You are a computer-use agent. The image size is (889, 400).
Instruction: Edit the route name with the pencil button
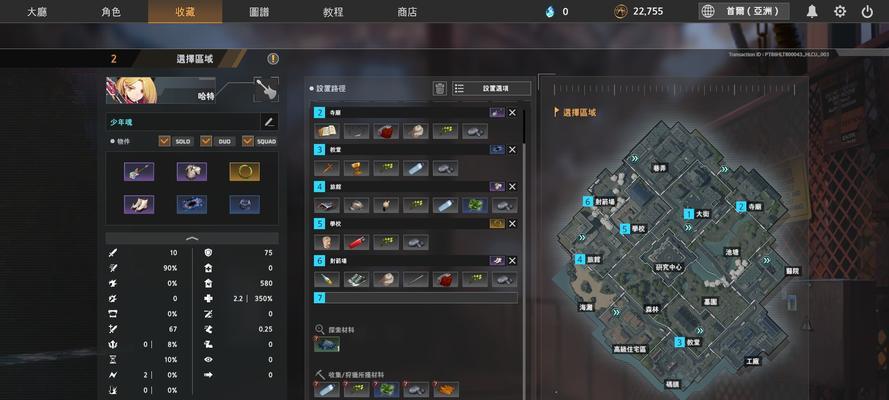pos(268,122)
